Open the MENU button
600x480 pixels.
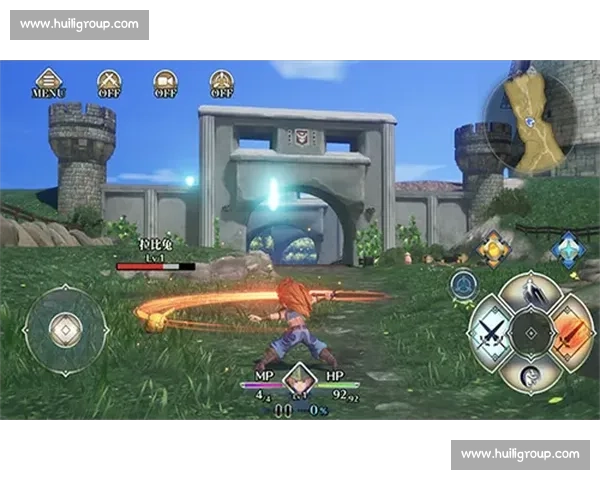[x=48, y=83]
